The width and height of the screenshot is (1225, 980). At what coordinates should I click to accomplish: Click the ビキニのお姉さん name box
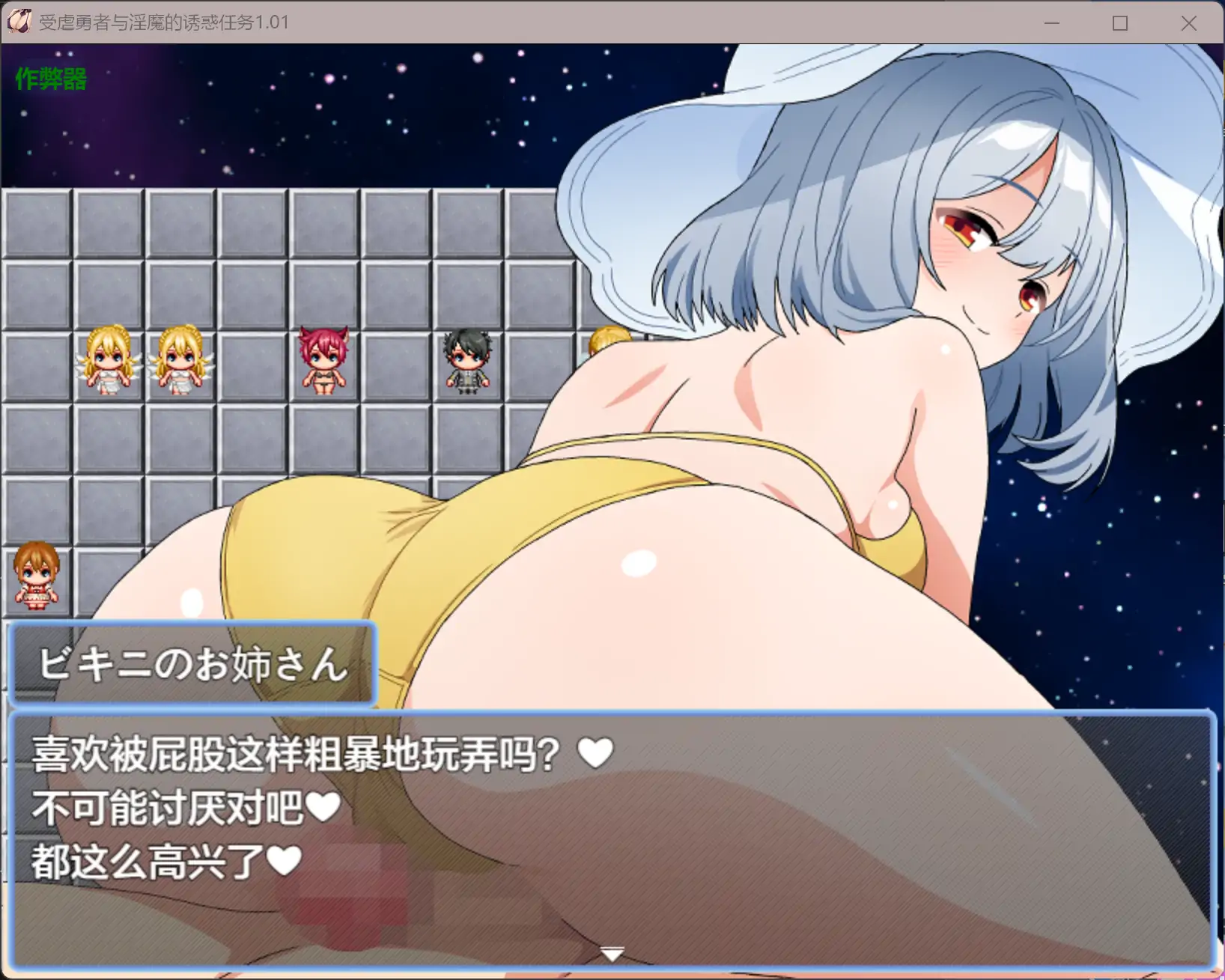pyautogui.click(x=191, y=666)
